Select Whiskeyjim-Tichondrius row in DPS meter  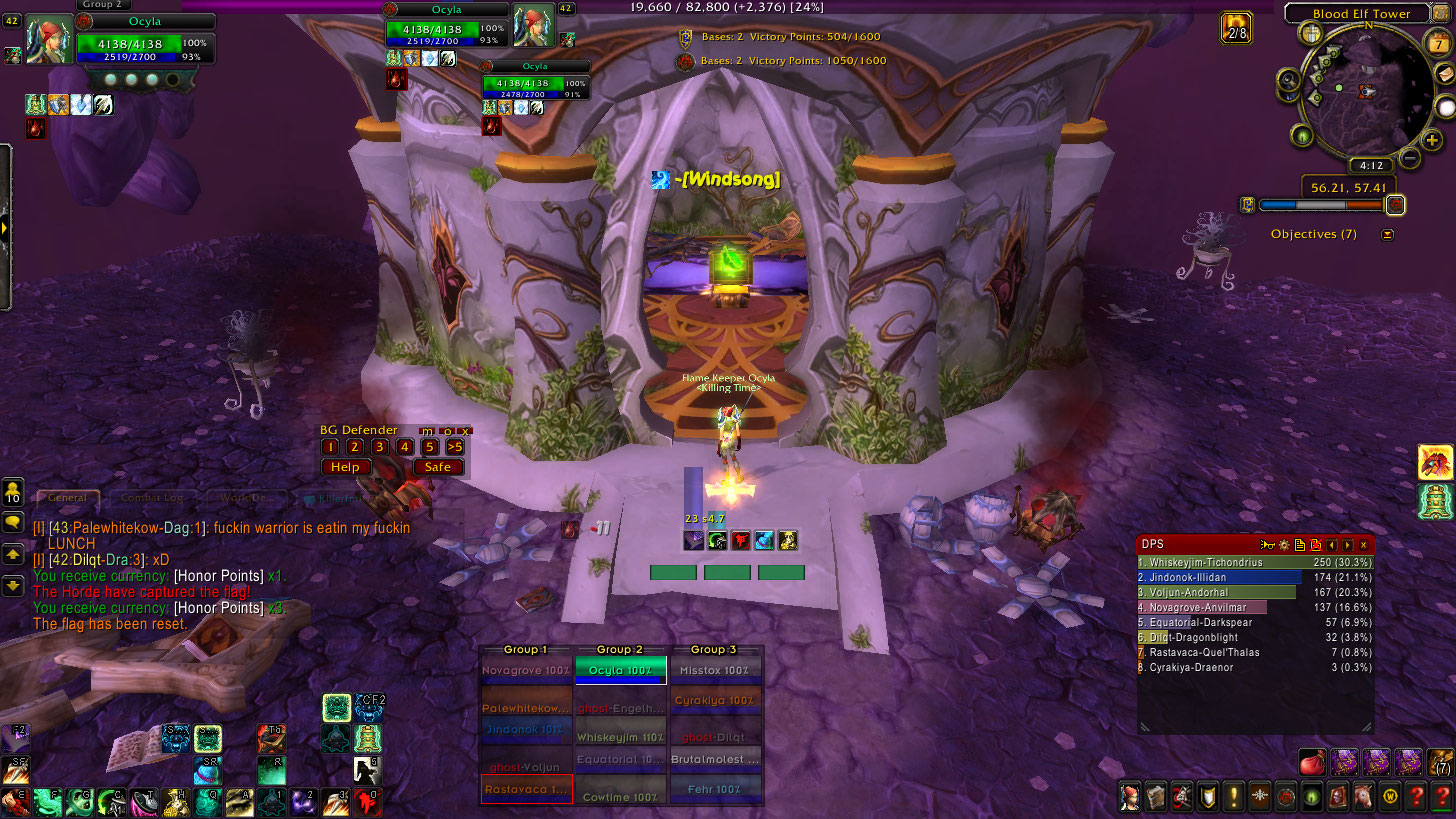(x=1255, y=563)
